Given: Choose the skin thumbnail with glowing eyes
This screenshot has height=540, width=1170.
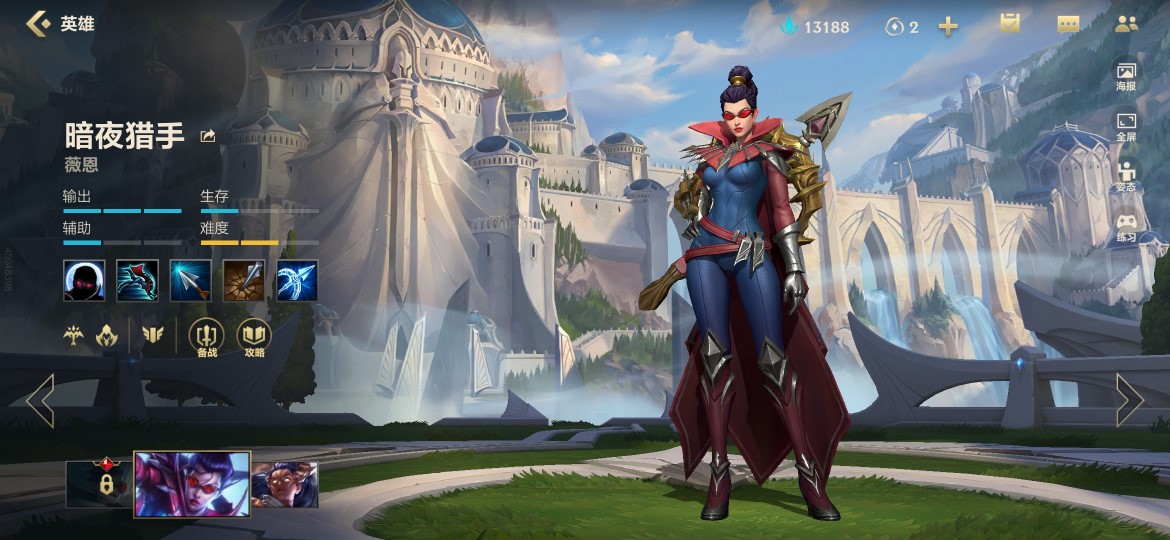Looking at the screenshot, I should [x=285, y=484].
